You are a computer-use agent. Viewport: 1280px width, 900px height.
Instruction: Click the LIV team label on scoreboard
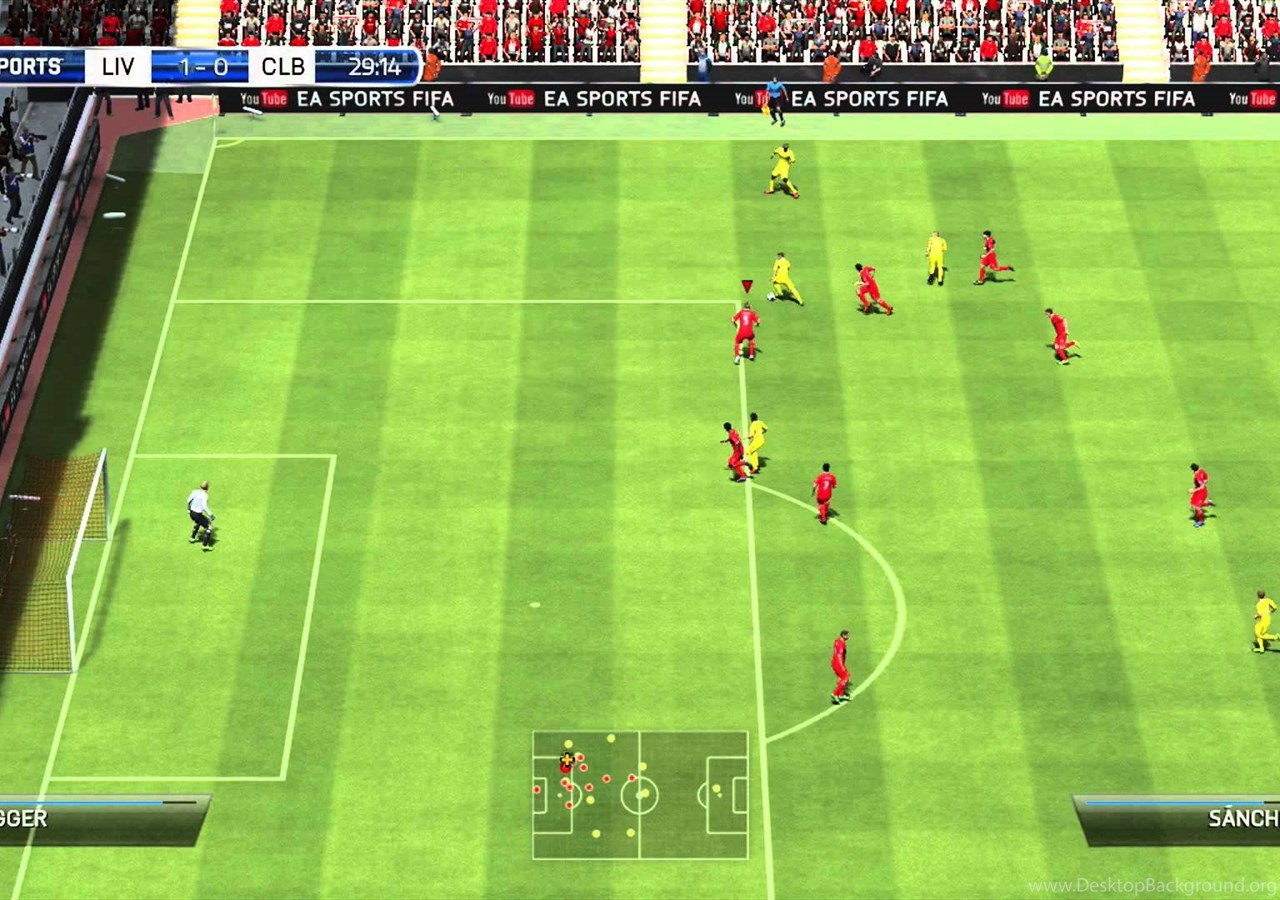tap(118, 67)
